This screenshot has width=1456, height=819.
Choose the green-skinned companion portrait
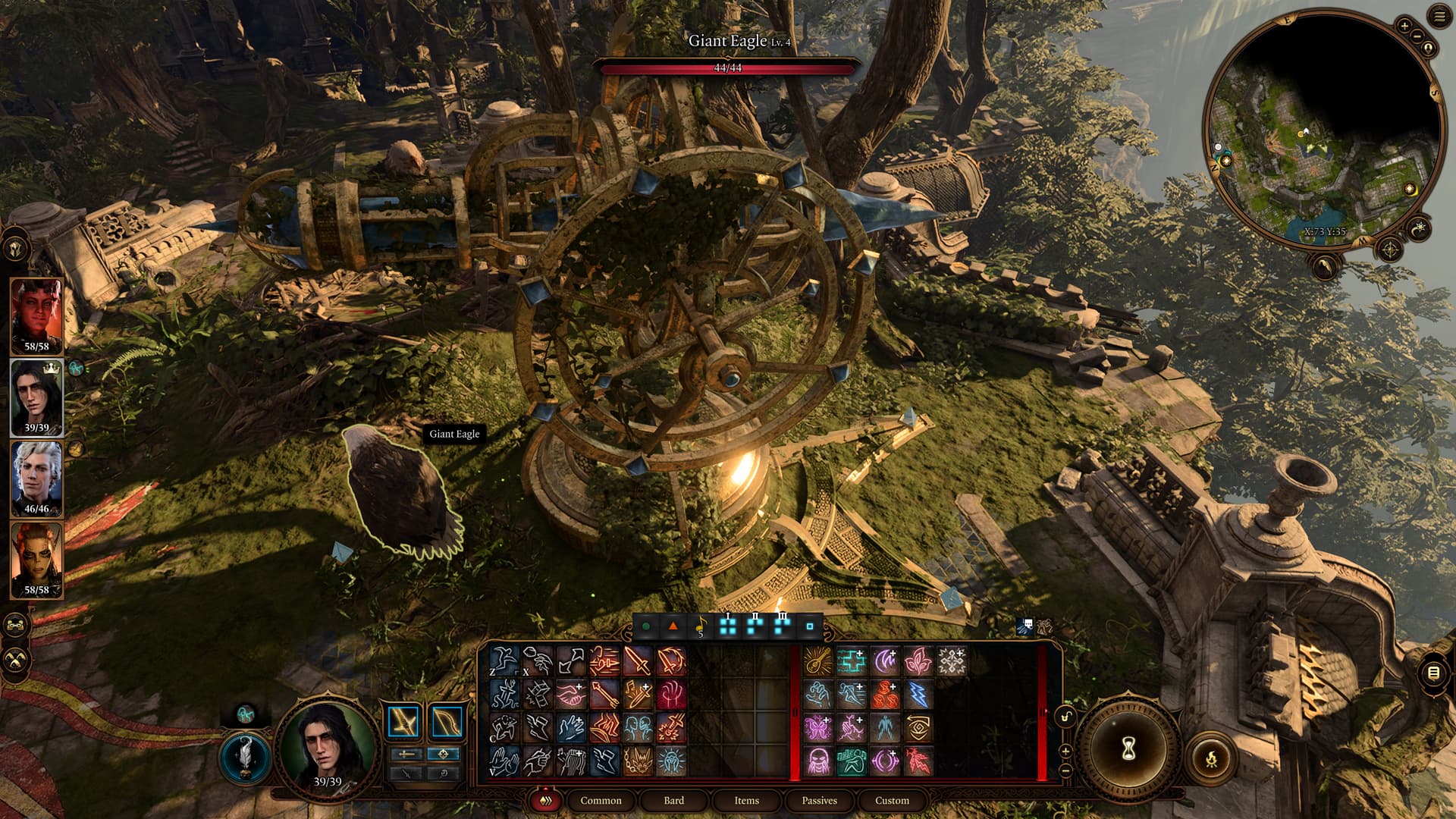pos(36,560)
